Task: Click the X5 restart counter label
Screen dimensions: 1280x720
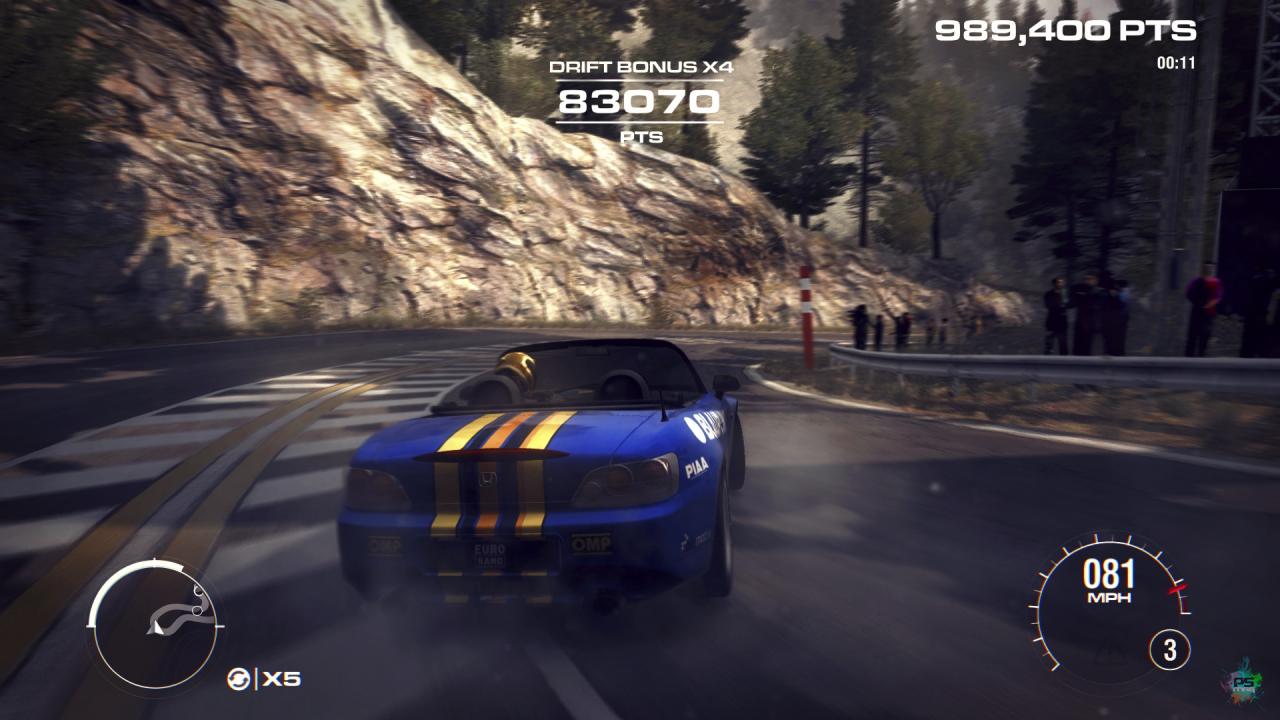Action: click(x=281, y=679)
